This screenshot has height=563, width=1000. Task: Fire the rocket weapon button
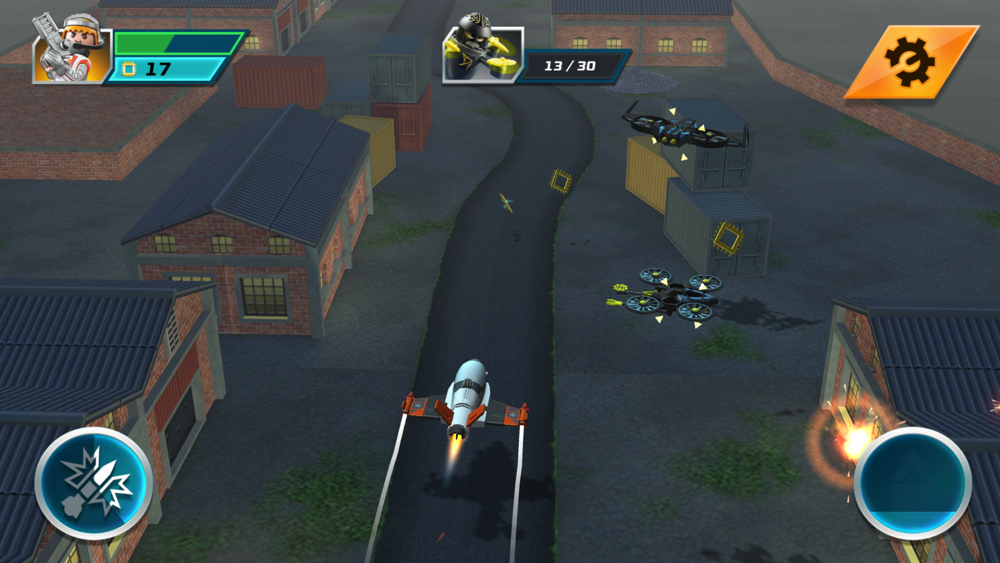point(93,484)
